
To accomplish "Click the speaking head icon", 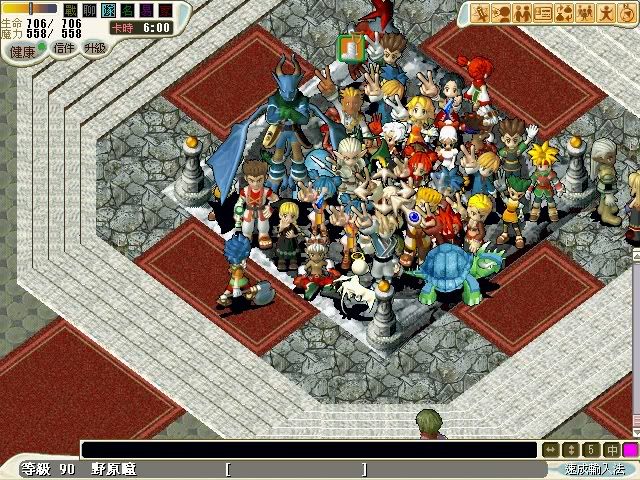I will click(501, 13).
